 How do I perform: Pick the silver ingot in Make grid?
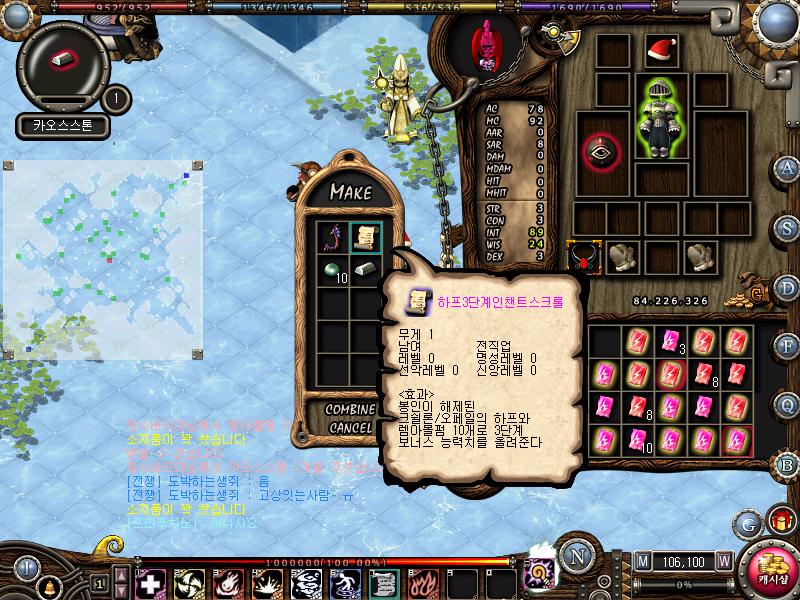[x=367, y=269]
